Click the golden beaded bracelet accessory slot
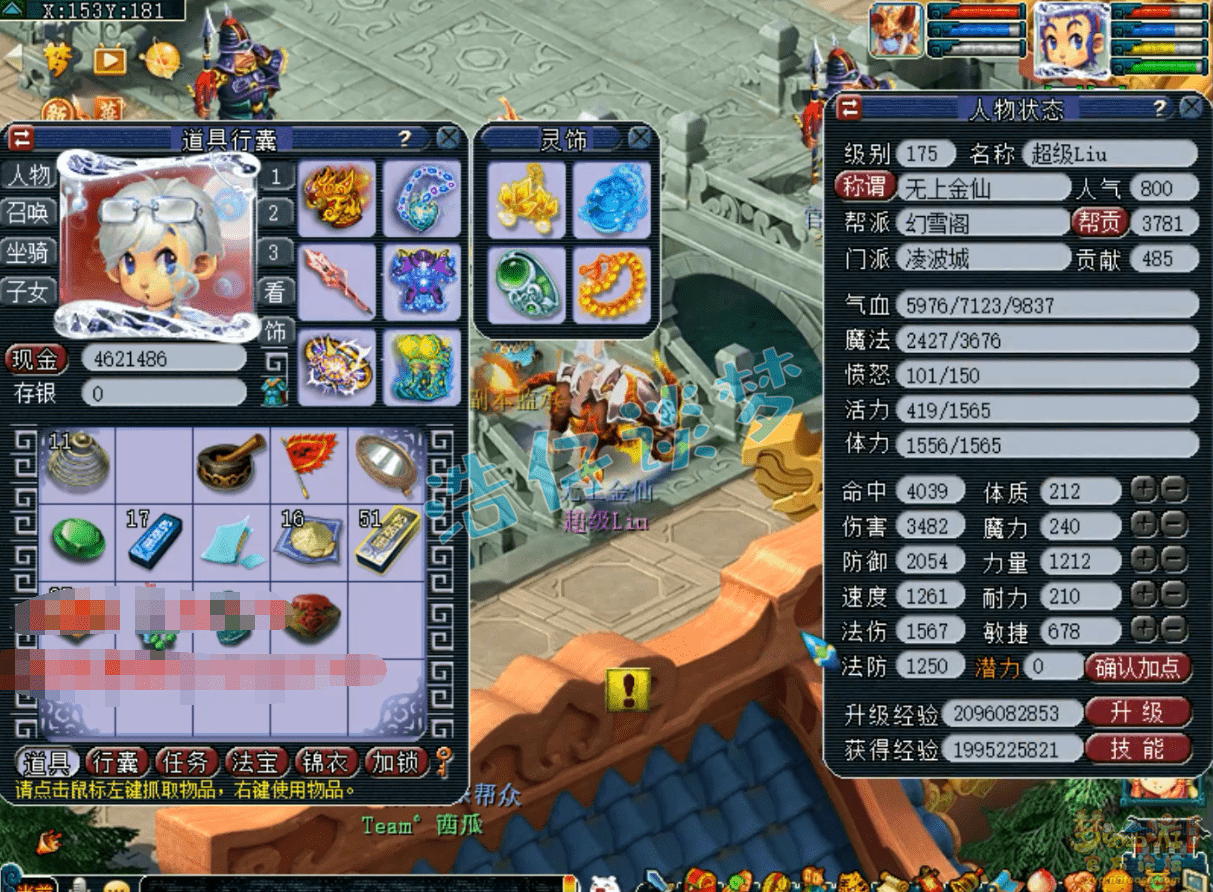Screen dimensions: 1213x892 point(612,285)
